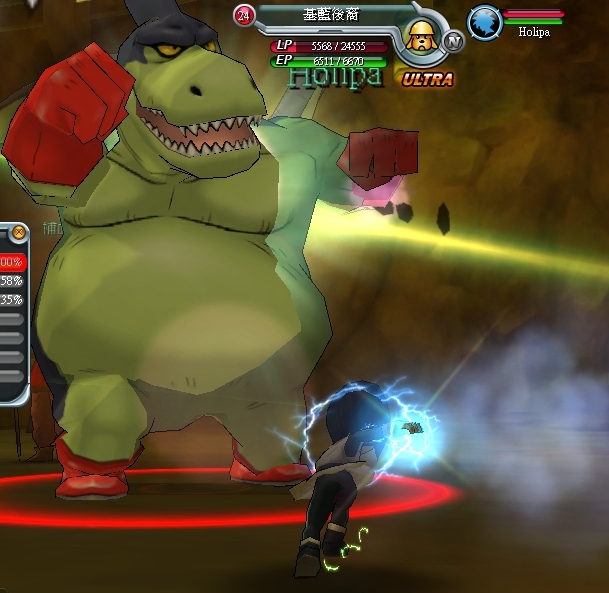Choose the 35% row in panel
This screenshot has width=609, height=593.
tap(11, 299)
